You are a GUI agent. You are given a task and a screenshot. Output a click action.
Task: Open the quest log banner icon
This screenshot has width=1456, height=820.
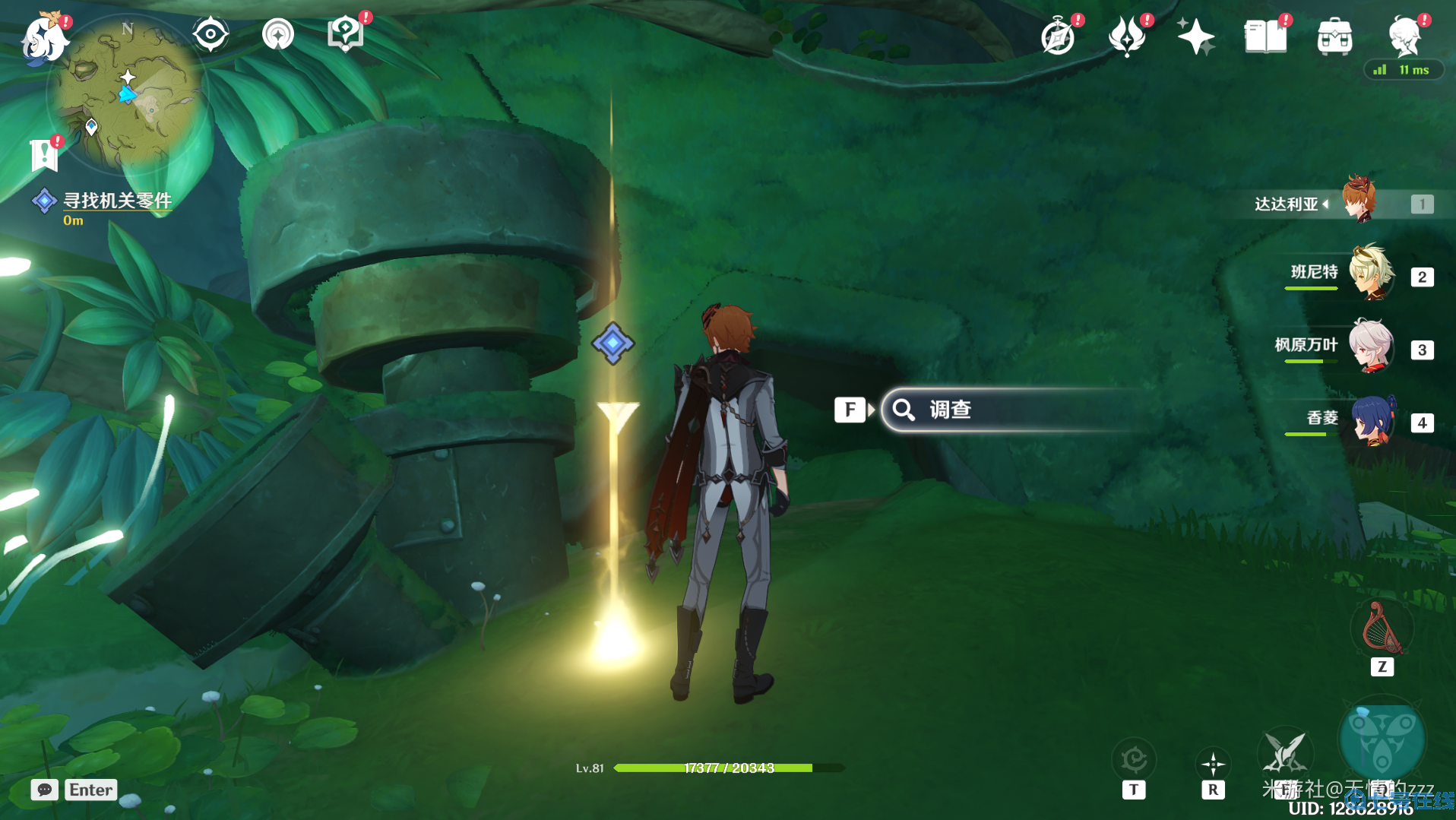[44, 156]
